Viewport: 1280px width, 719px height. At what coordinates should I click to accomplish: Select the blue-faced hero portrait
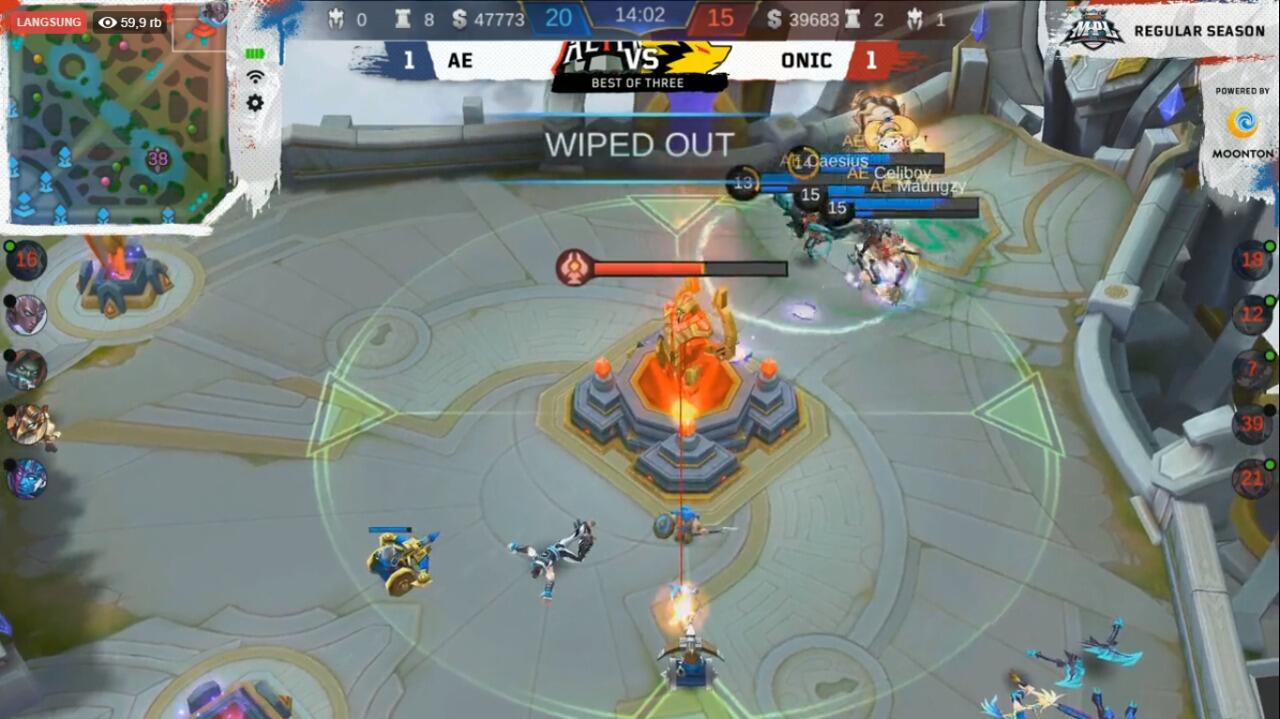coord(26,479)
